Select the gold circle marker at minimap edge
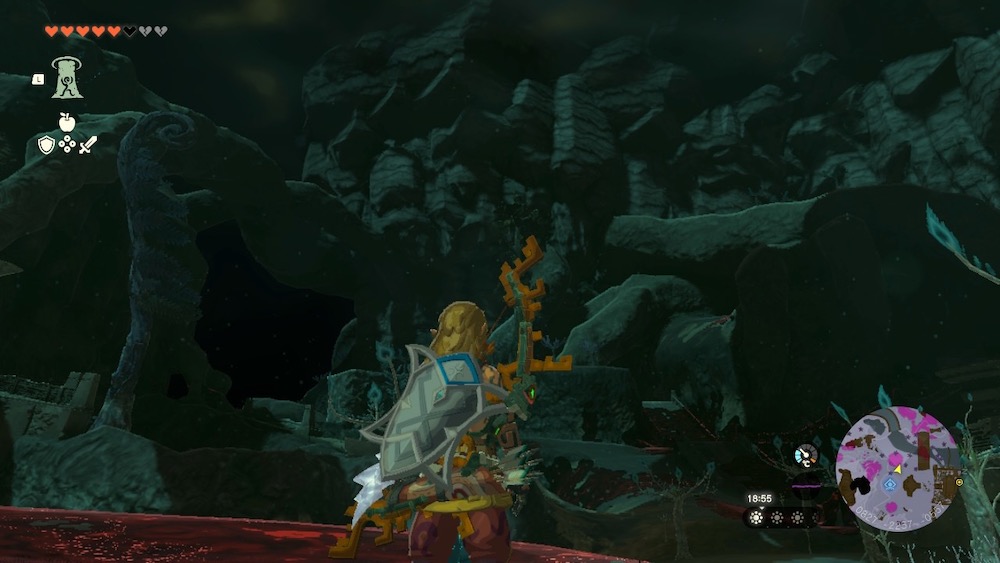 [959, 482]
